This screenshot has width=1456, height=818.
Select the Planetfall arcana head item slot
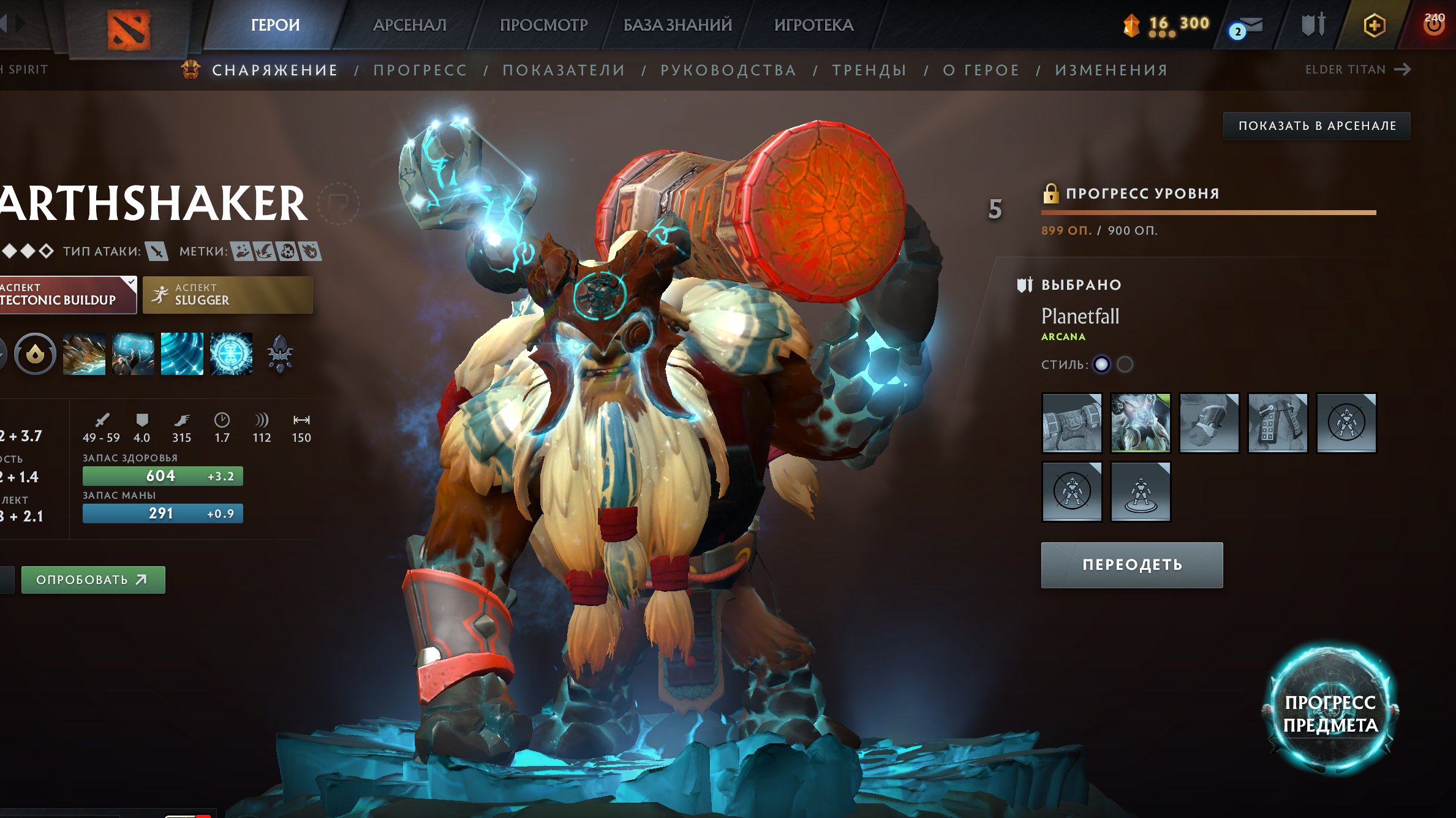1140,423
